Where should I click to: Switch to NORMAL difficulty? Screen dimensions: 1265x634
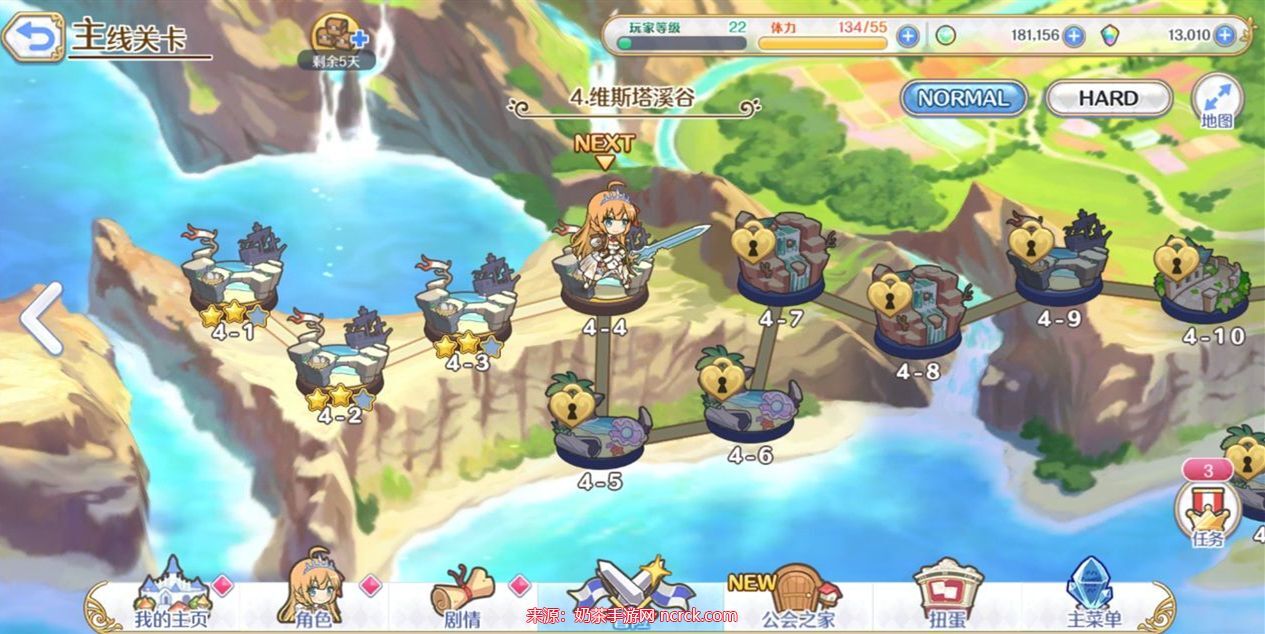963,98
